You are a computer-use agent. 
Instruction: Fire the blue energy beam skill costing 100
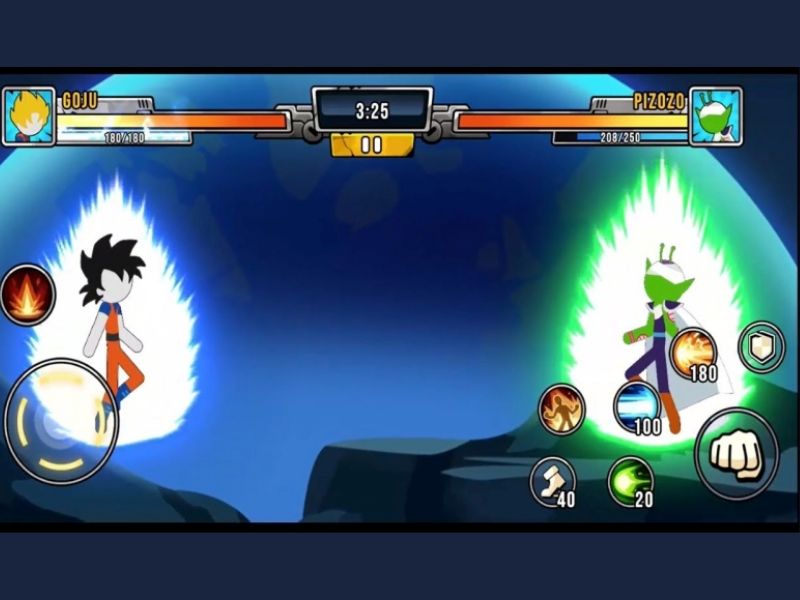point(636,406)
